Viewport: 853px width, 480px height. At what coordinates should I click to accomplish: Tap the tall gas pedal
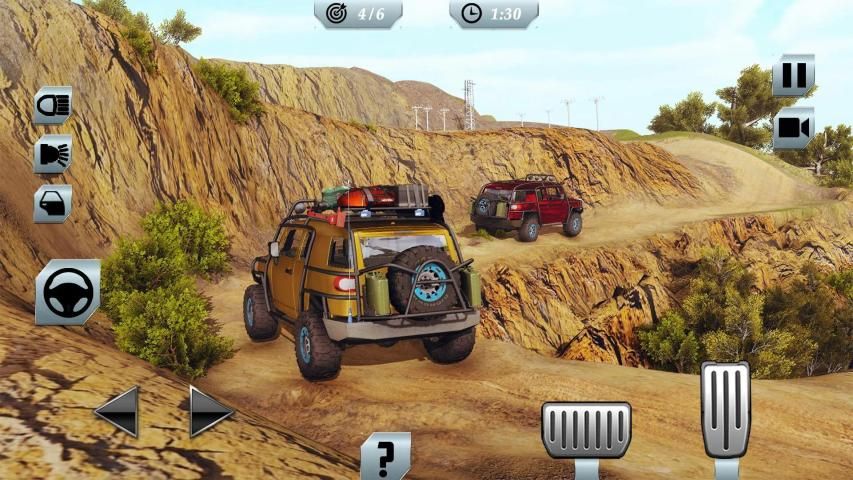725,410
